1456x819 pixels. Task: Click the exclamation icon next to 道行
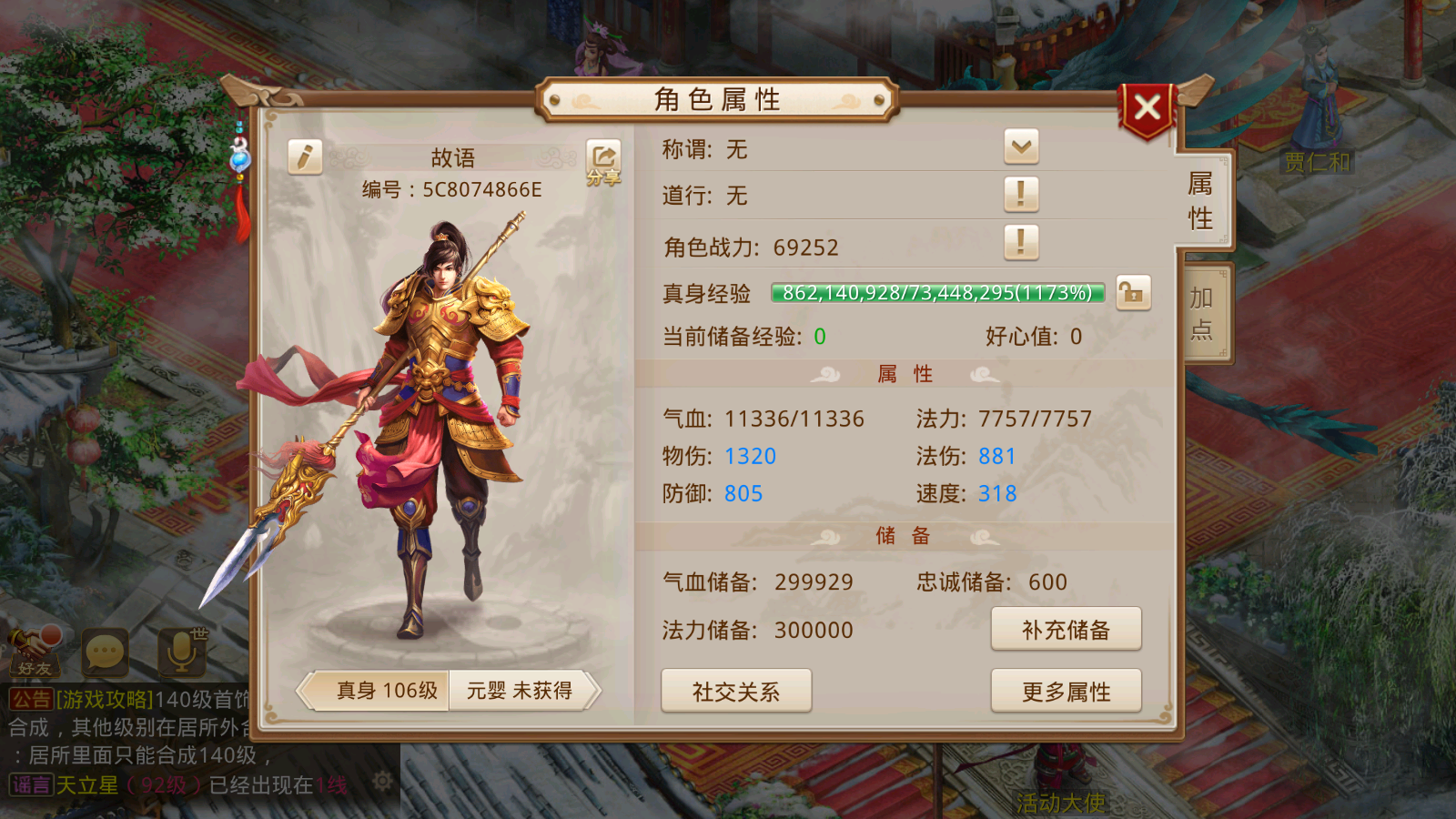[1023, 195]
